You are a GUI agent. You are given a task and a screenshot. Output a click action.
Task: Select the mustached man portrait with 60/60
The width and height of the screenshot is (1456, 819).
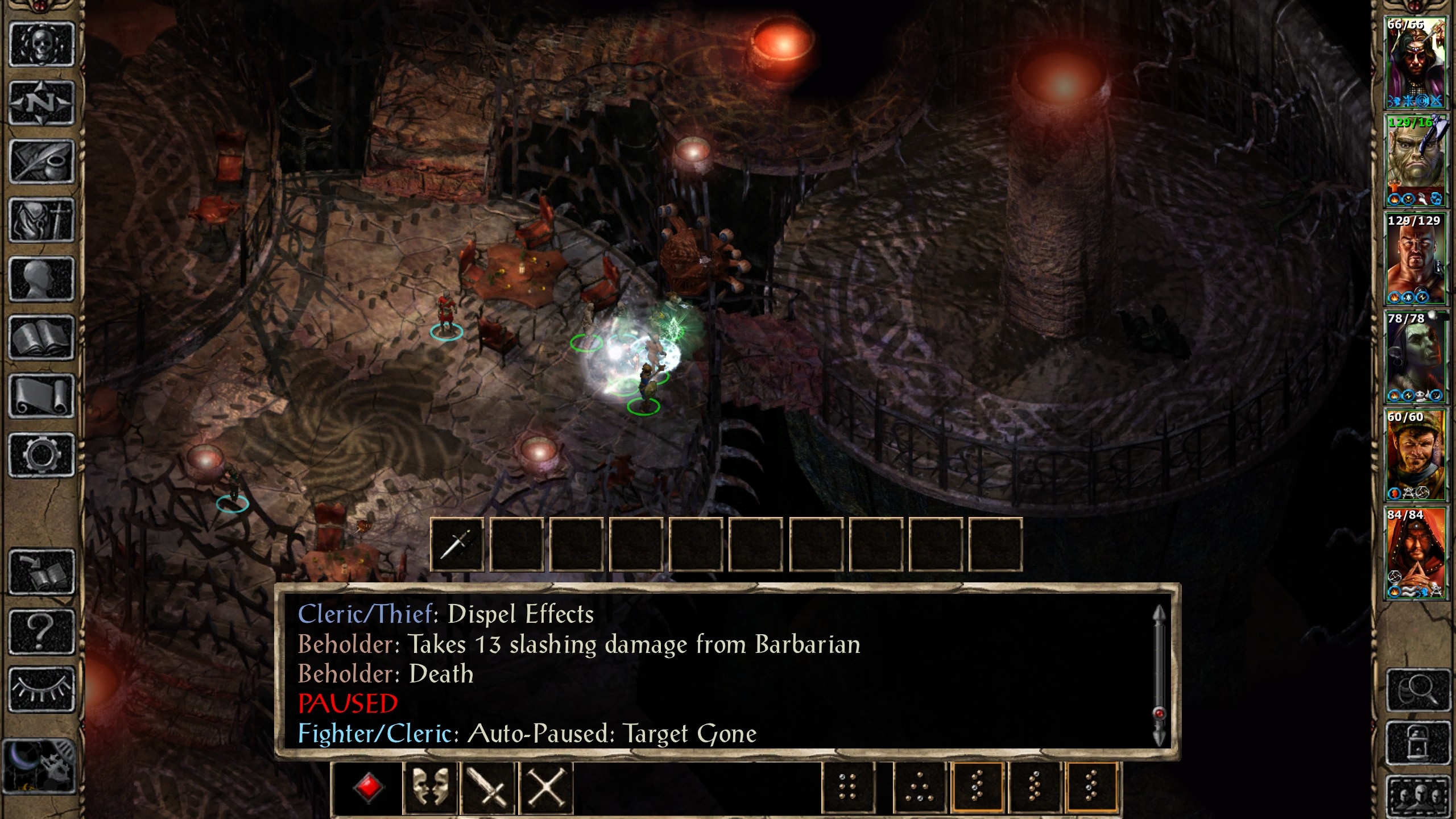pos(1415,455)
